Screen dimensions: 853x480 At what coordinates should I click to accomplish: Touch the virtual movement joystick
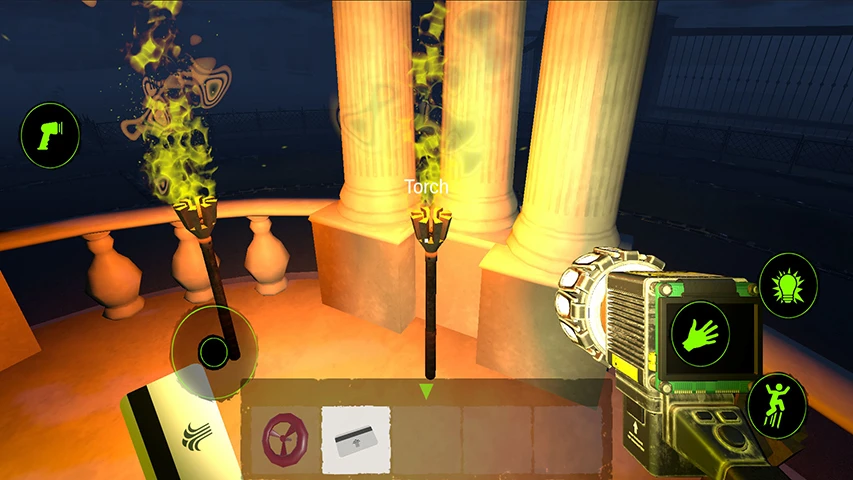(214, 351)
